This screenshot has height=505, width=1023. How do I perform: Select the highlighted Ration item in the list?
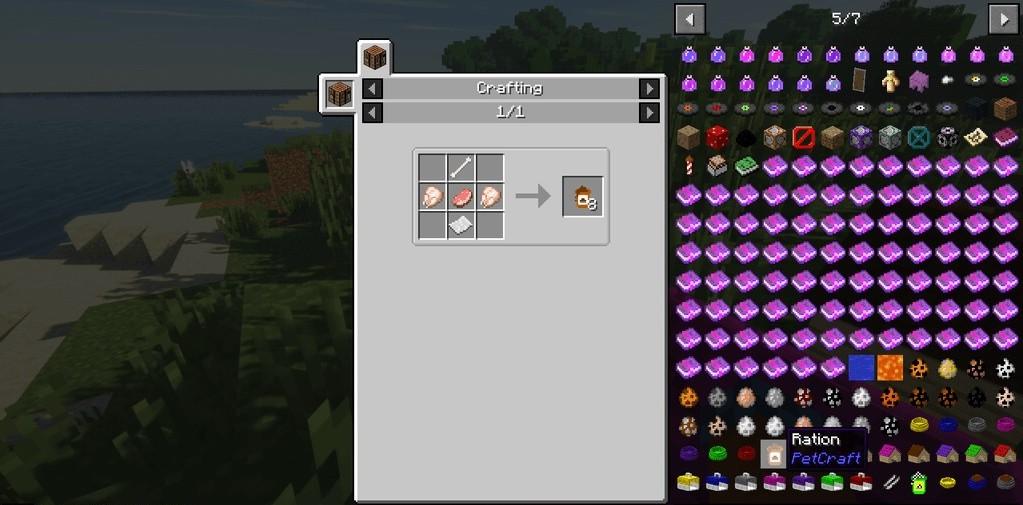tap(773, 455)
